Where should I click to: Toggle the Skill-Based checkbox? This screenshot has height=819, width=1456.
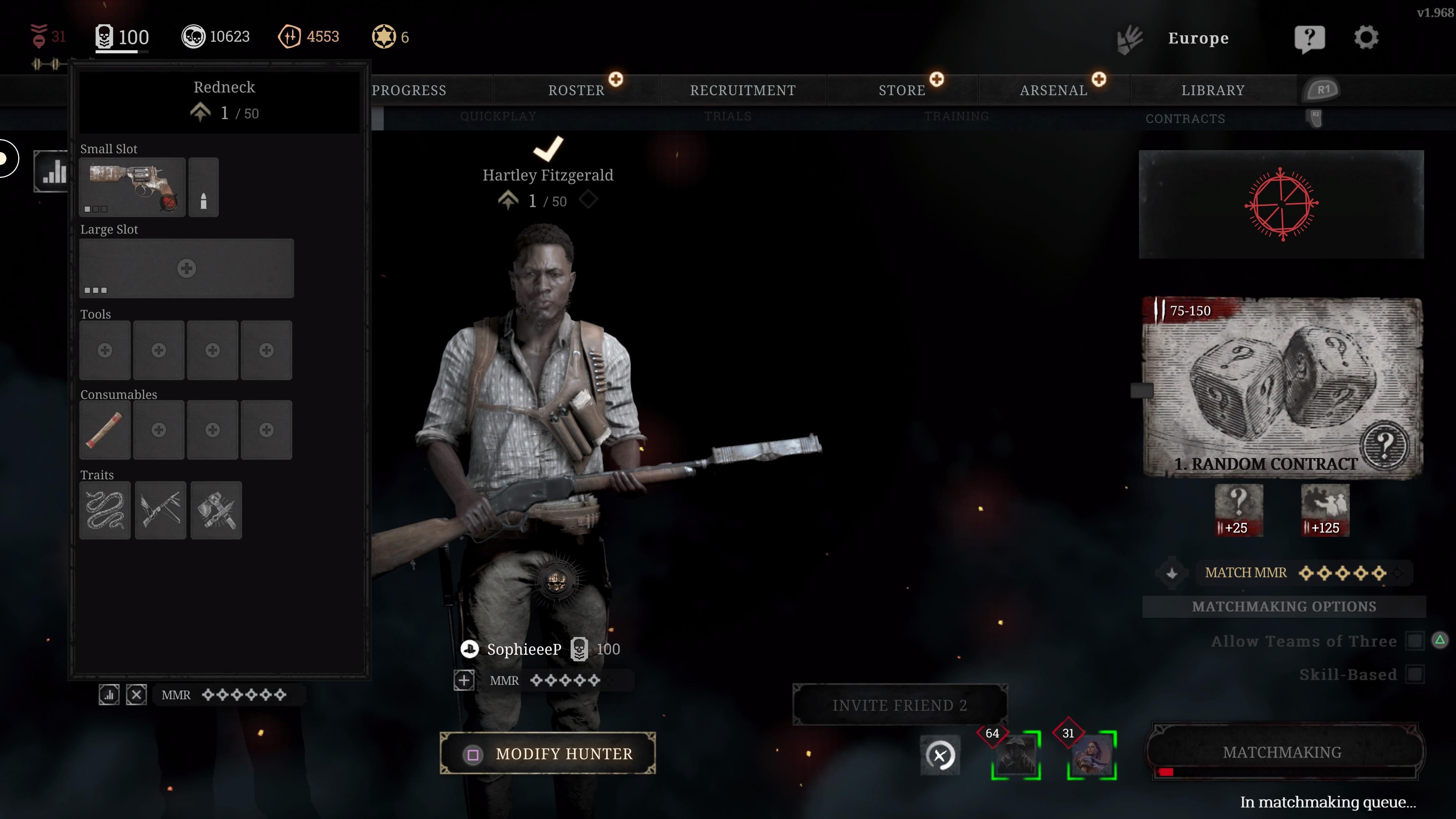coord(1415,674)
